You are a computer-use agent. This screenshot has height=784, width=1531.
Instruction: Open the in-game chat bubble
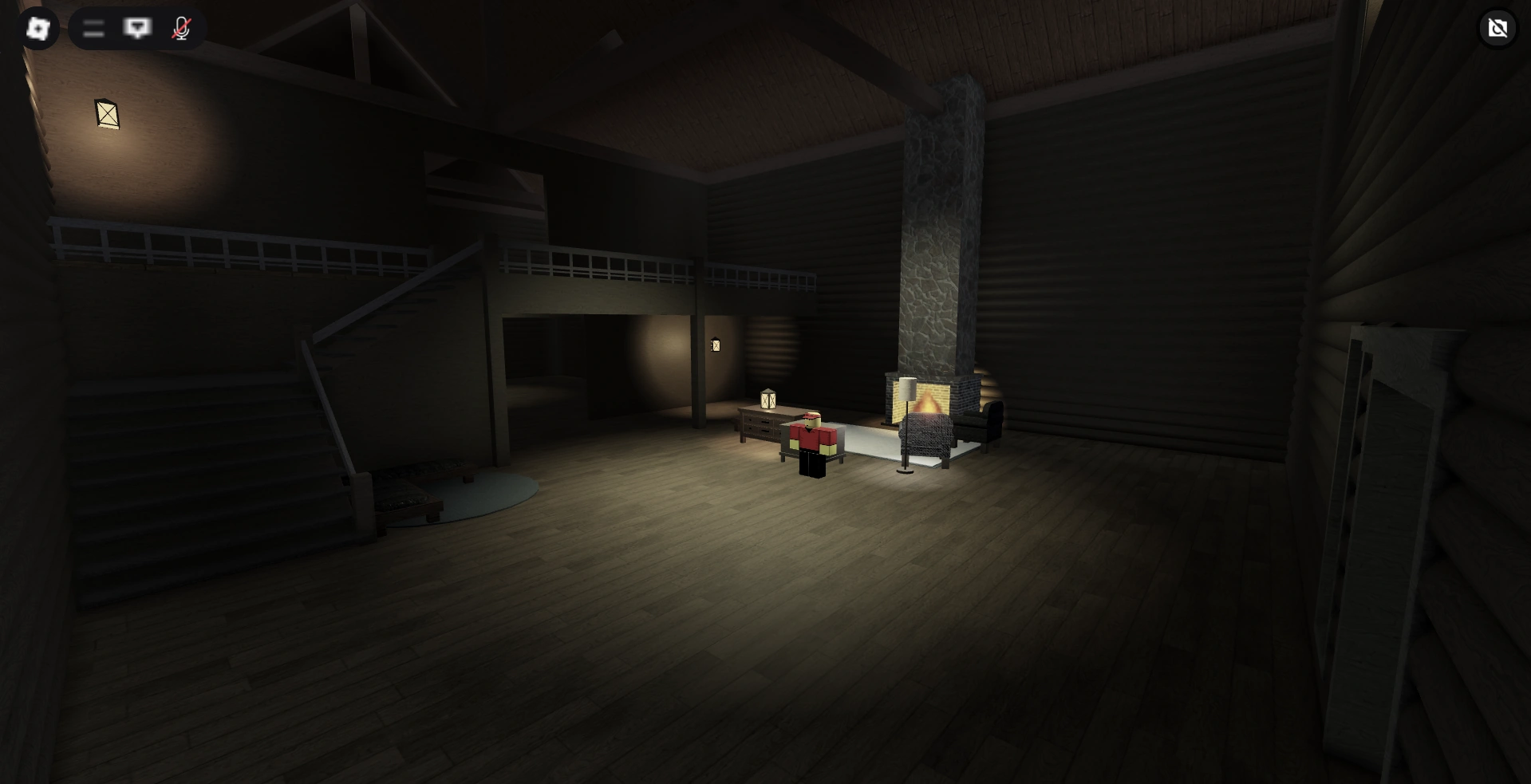[x=138, y=29]
